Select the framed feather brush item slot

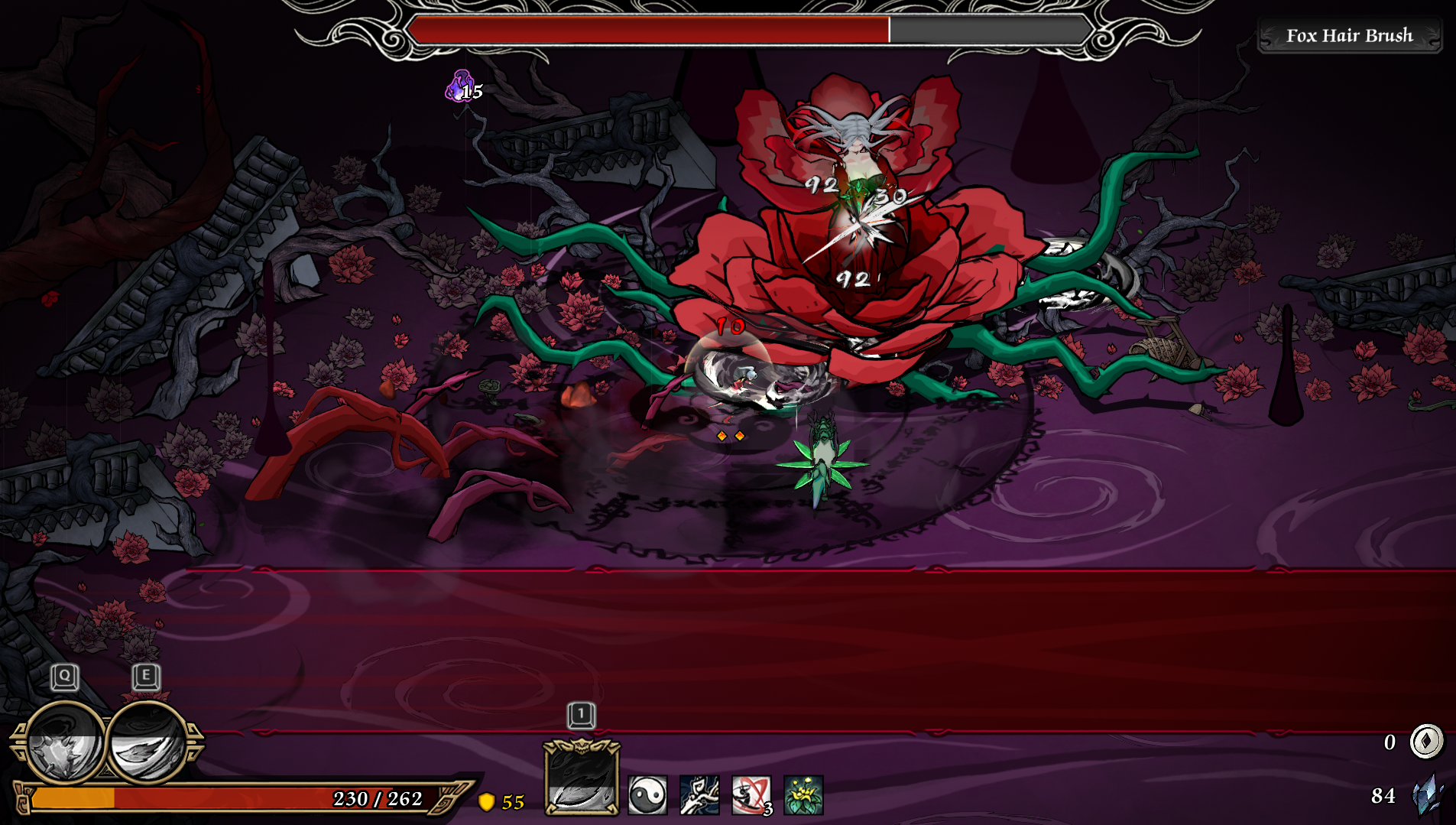[581, 778]
